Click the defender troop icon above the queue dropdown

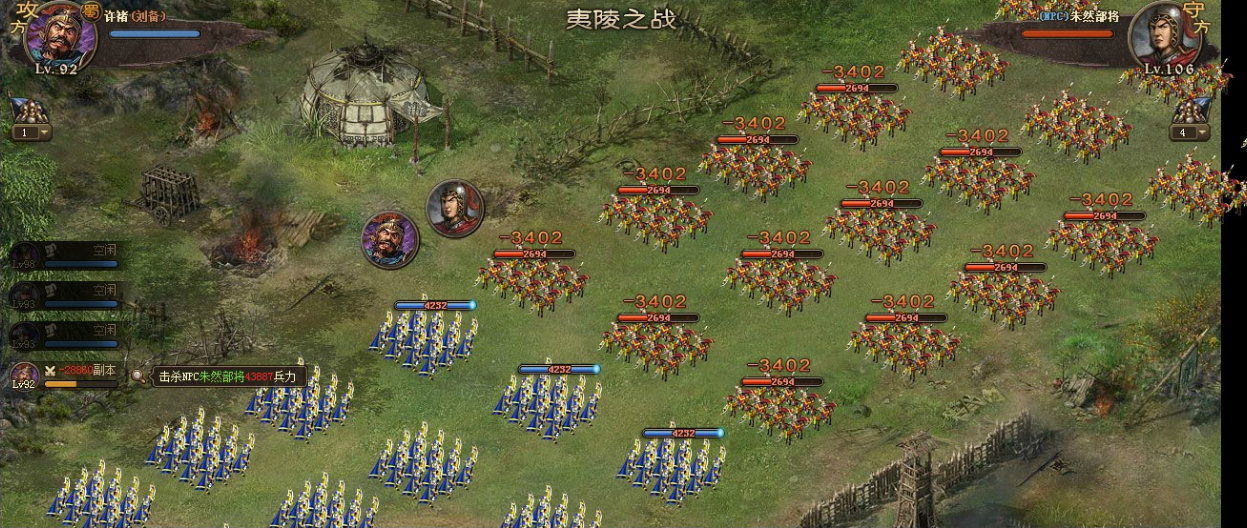[1190, 110]
